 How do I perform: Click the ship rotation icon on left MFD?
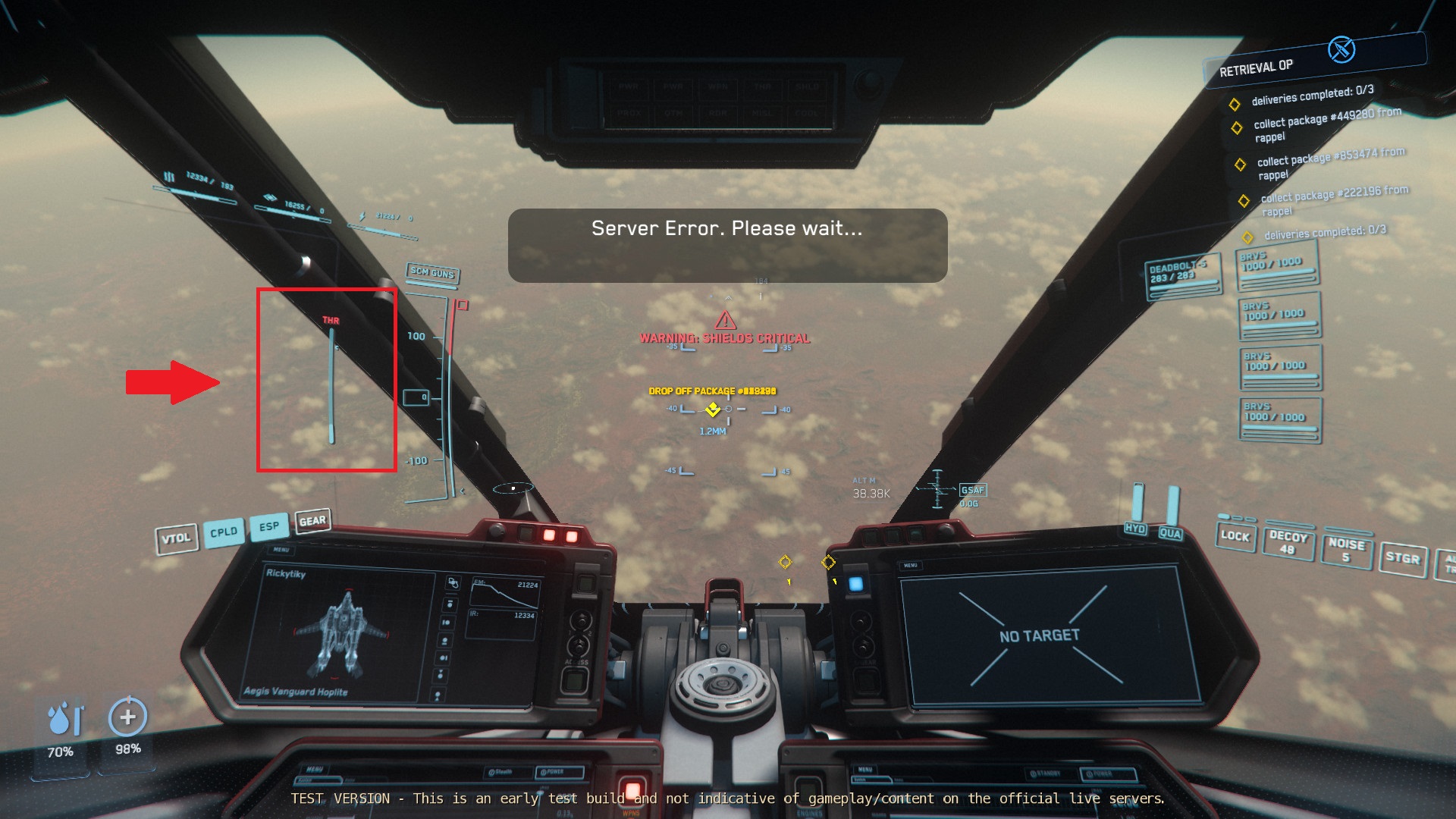(x=453, y=584)
